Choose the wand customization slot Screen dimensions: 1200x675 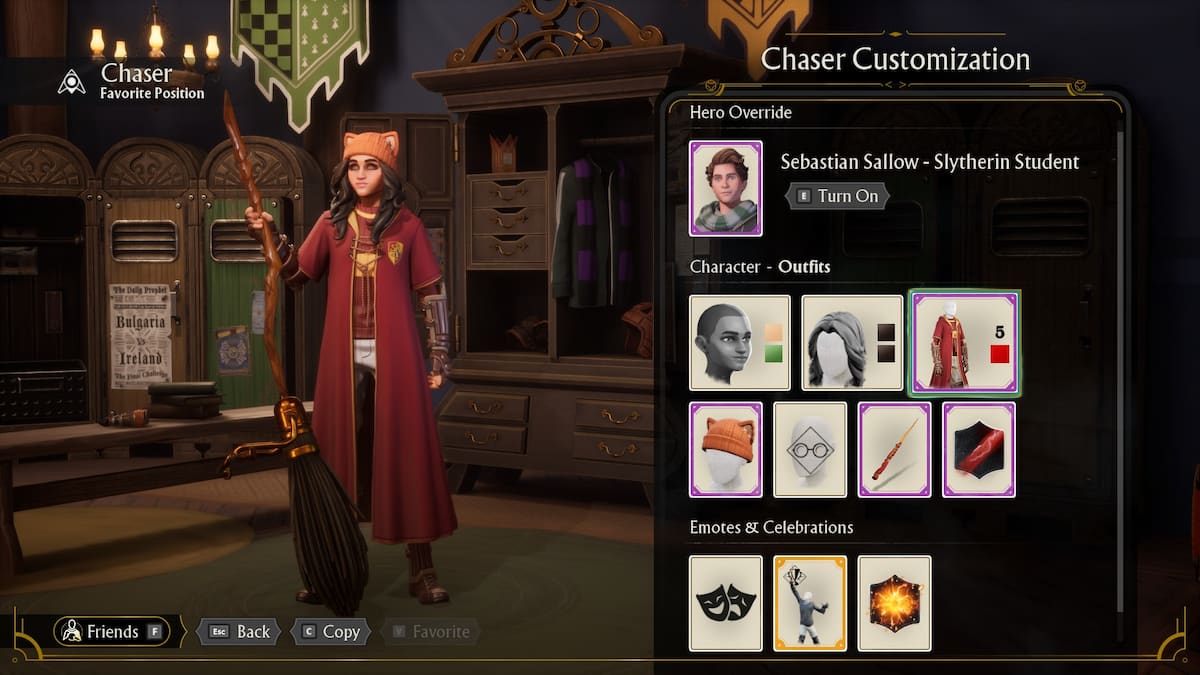coord(895,449)
